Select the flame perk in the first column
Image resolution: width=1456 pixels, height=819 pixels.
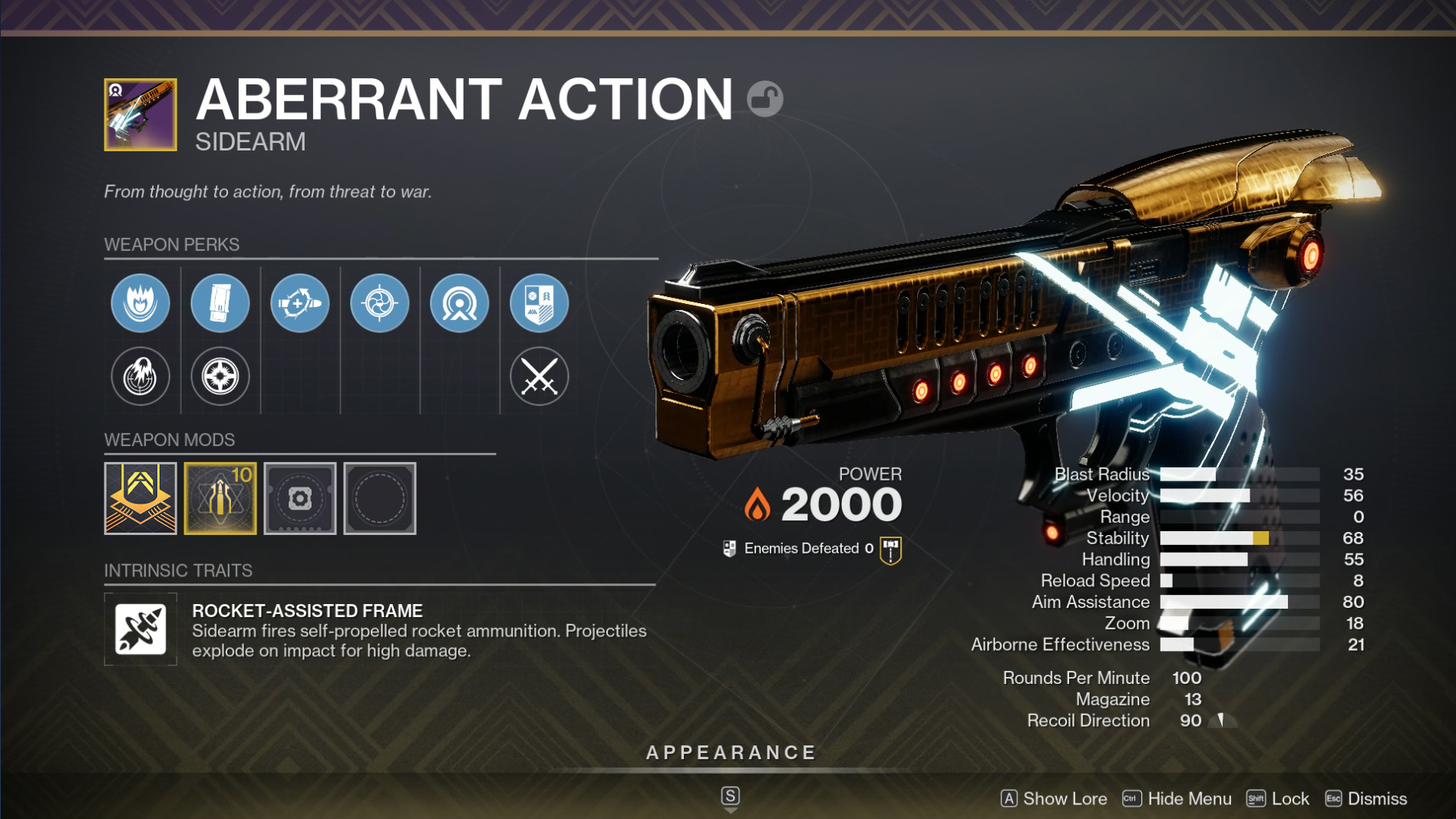(x=140, y=303)
